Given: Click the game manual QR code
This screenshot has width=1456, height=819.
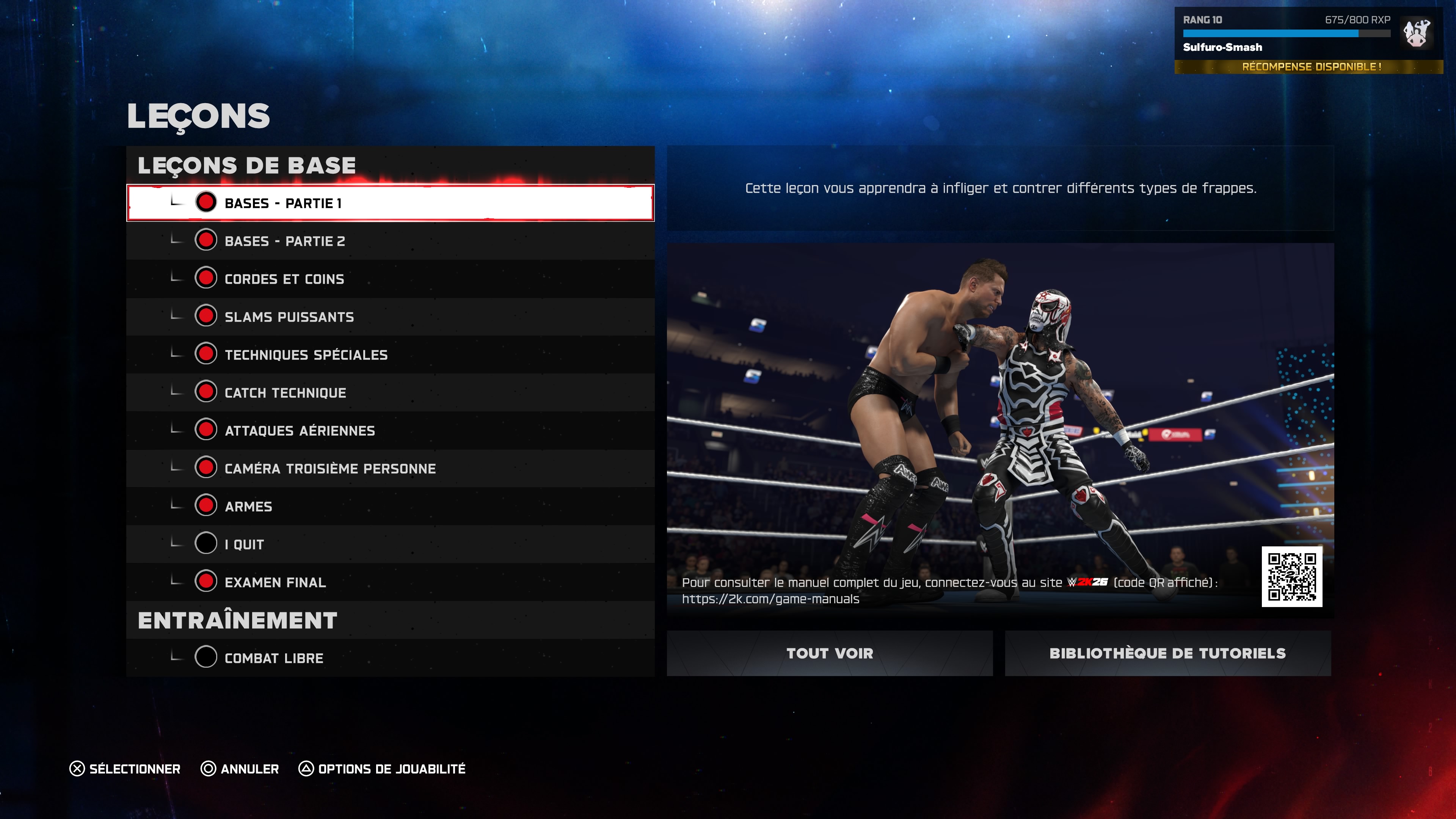Looking at the screenshot, I should click(1291, 576).
